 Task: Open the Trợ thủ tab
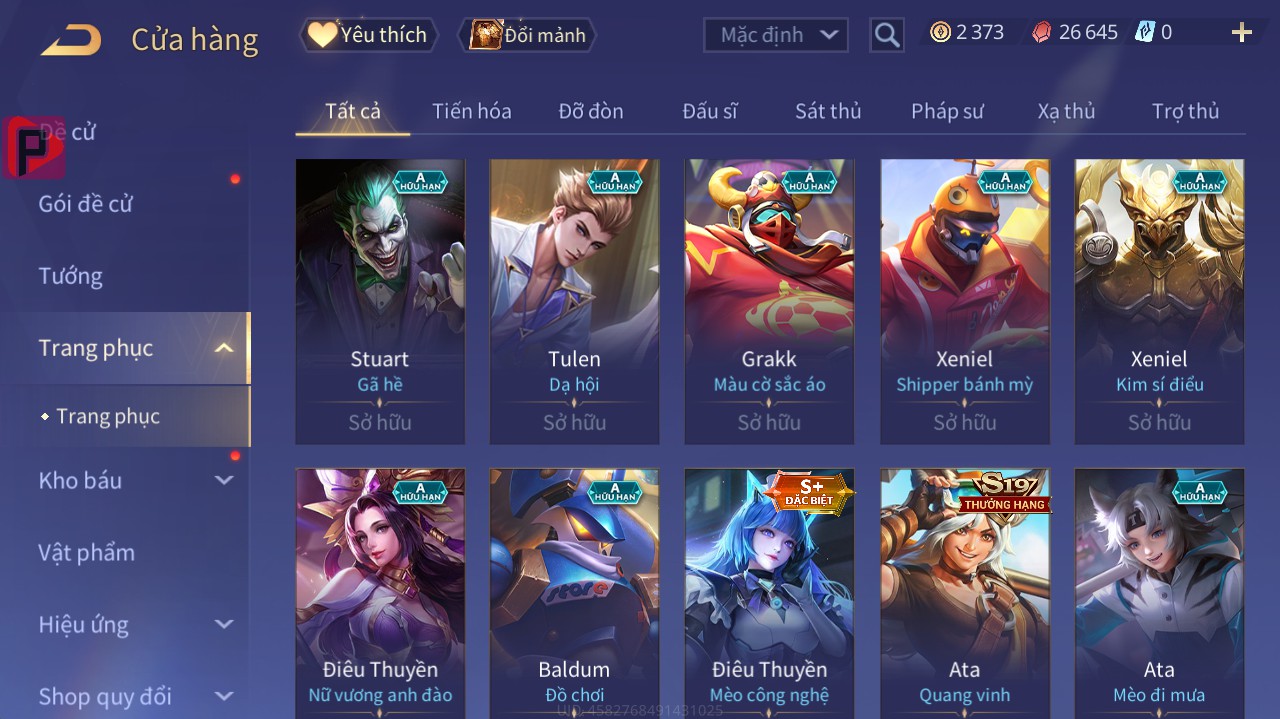(1185, 111)
